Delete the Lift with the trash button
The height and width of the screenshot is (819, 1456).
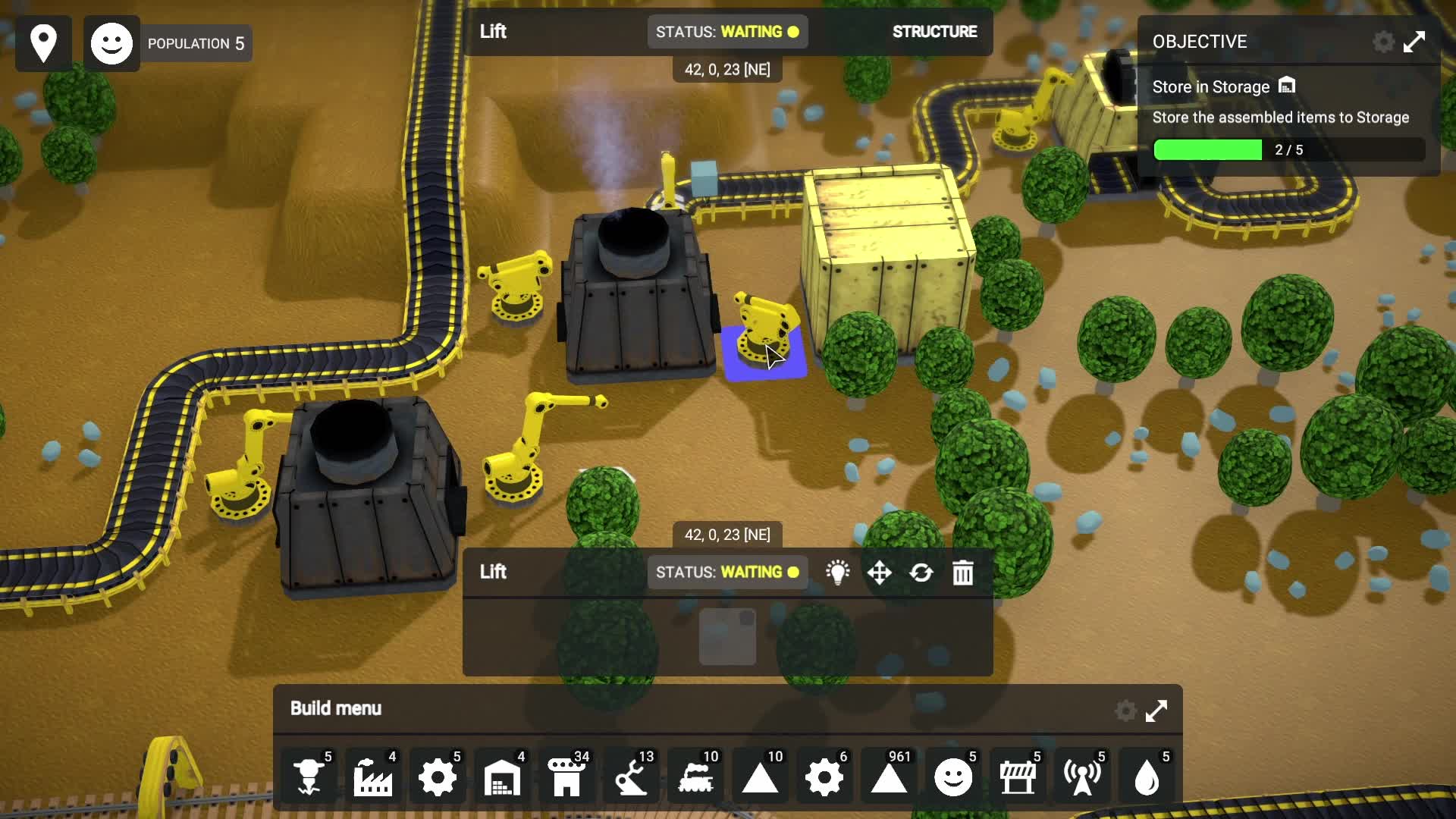click(x=963, y=573)
